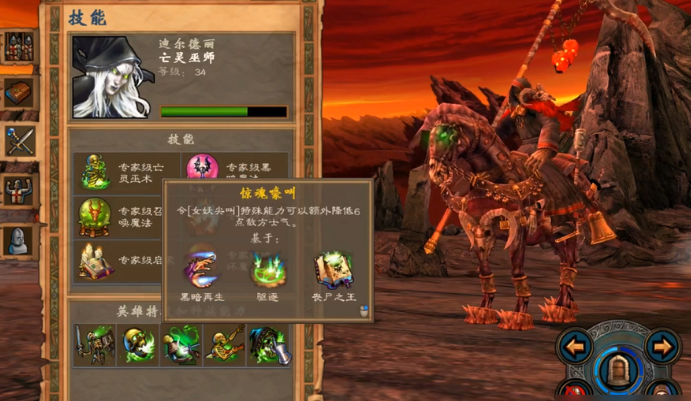Click the necromancer hero portrait
Viewport: 691px width, 401px height.
click(111, 77)
